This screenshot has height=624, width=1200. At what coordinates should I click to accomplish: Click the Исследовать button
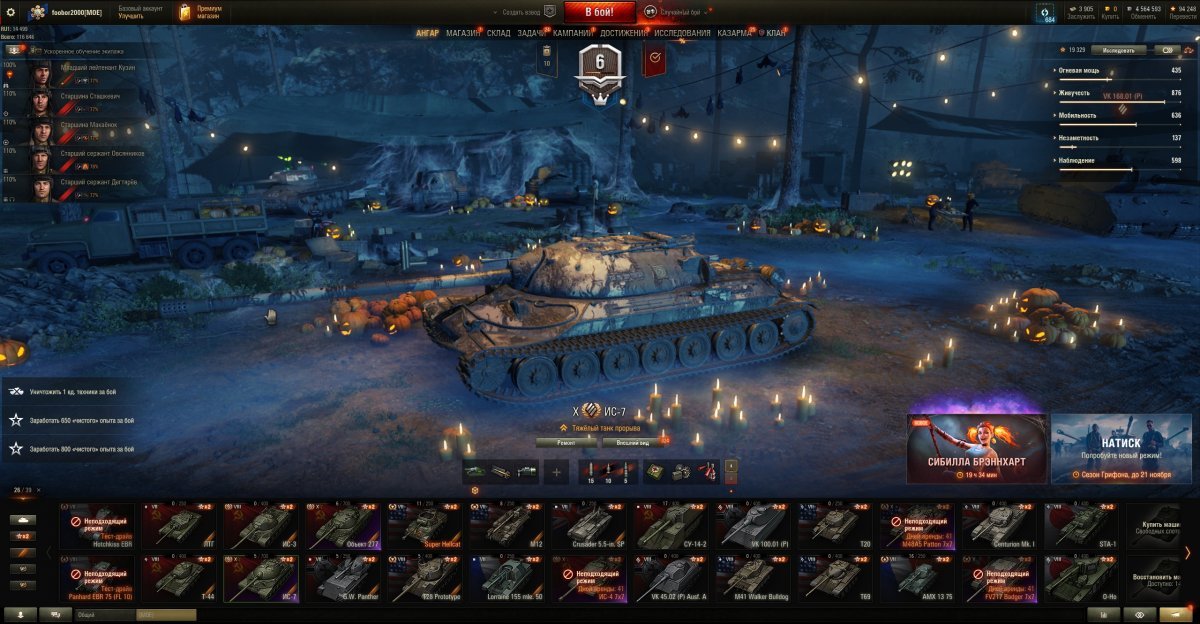click(x=1119, y=49)
